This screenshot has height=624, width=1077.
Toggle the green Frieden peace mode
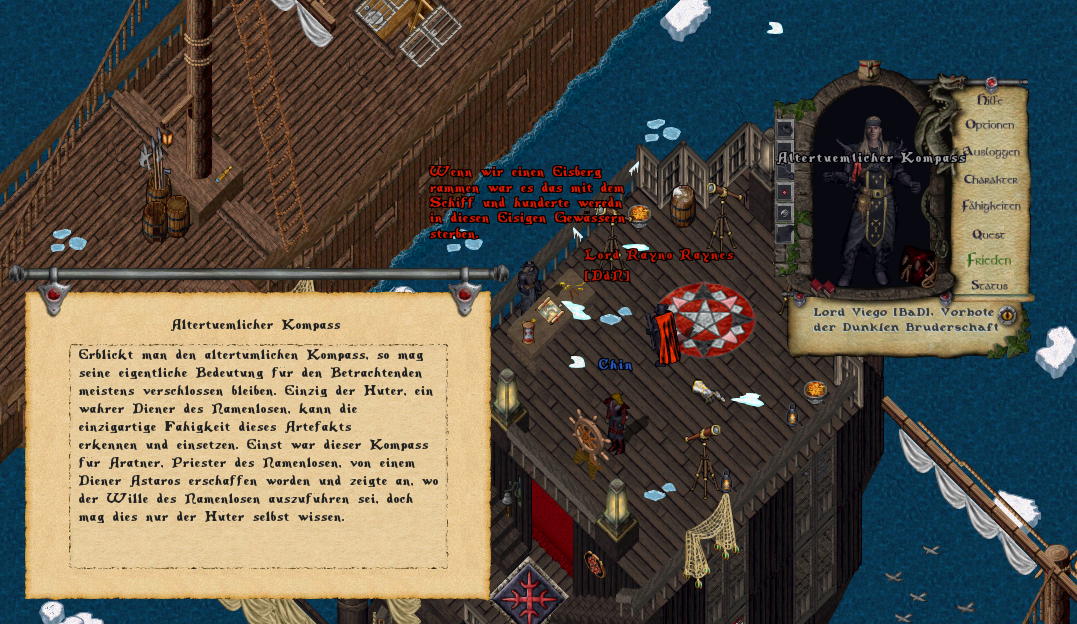coord(989,260)
